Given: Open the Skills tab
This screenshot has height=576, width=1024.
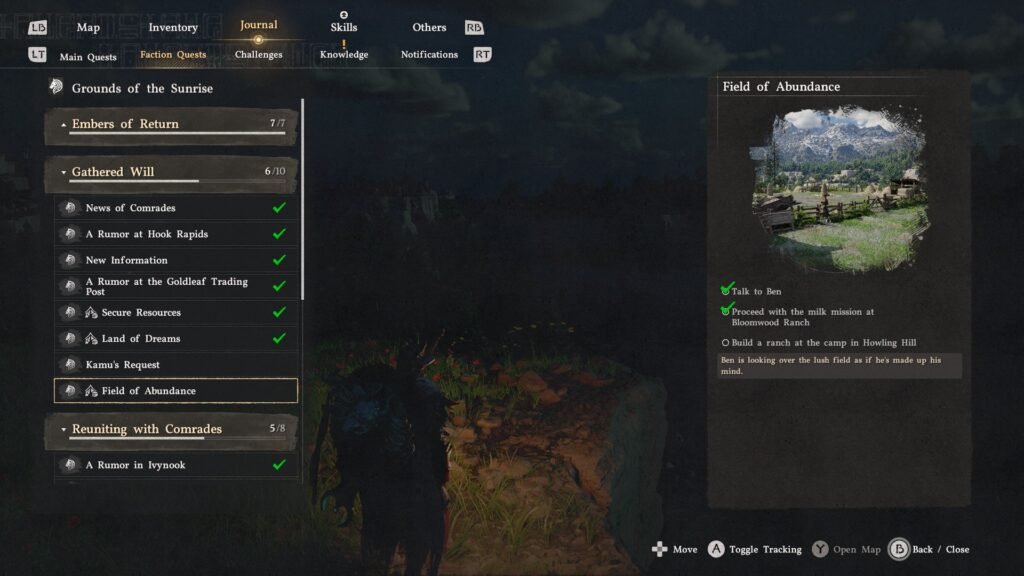Looking at the screenshot, I should pyautogui.click(x=344, y=28).
